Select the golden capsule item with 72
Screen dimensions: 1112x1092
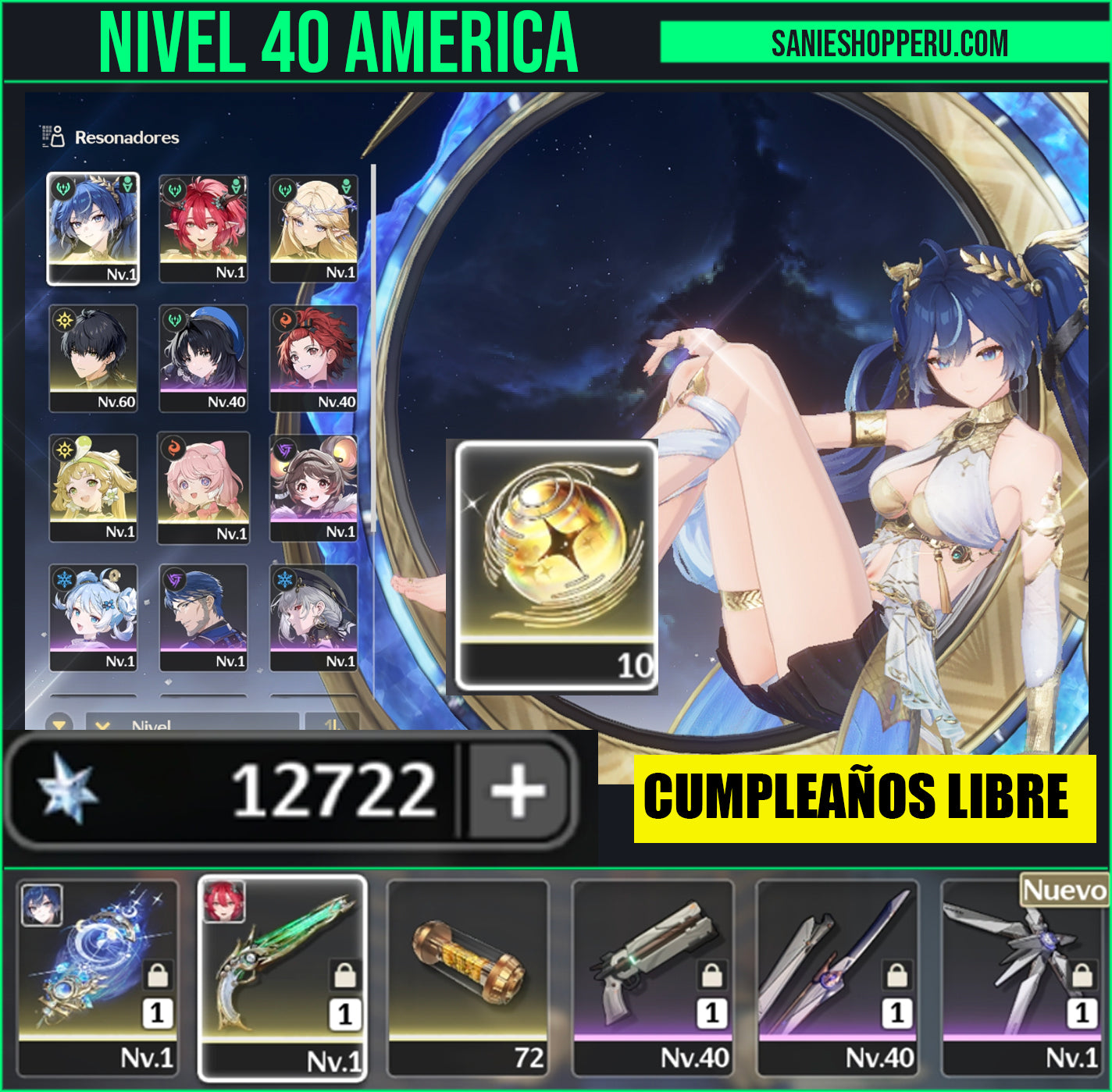click(x=468, y=977)
